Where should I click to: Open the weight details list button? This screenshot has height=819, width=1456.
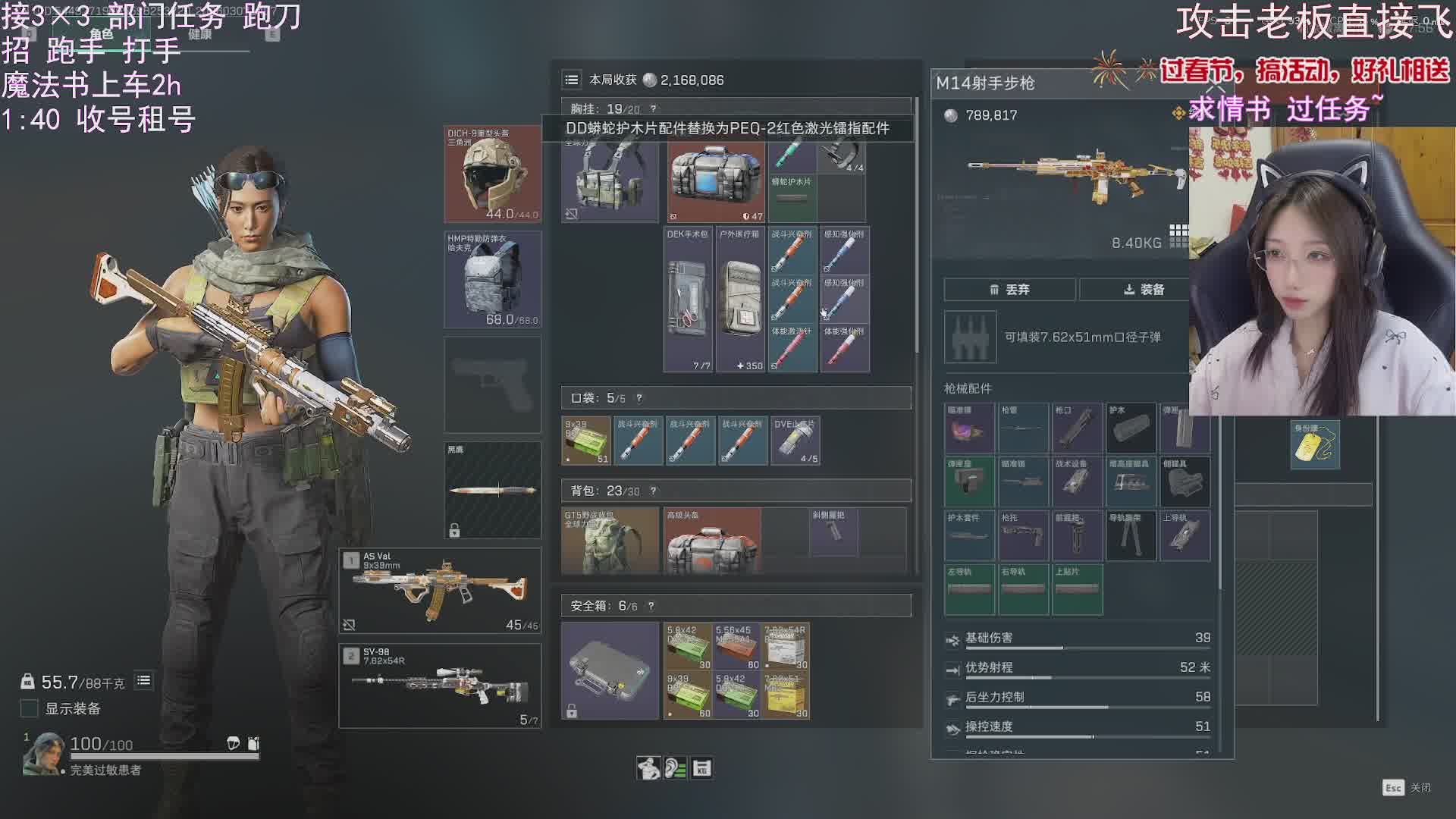(x=143, y=681)
